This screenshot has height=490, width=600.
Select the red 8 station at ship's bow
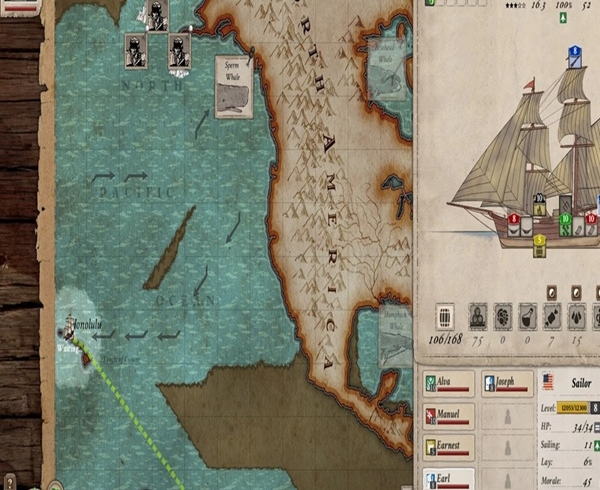point(515,220)
